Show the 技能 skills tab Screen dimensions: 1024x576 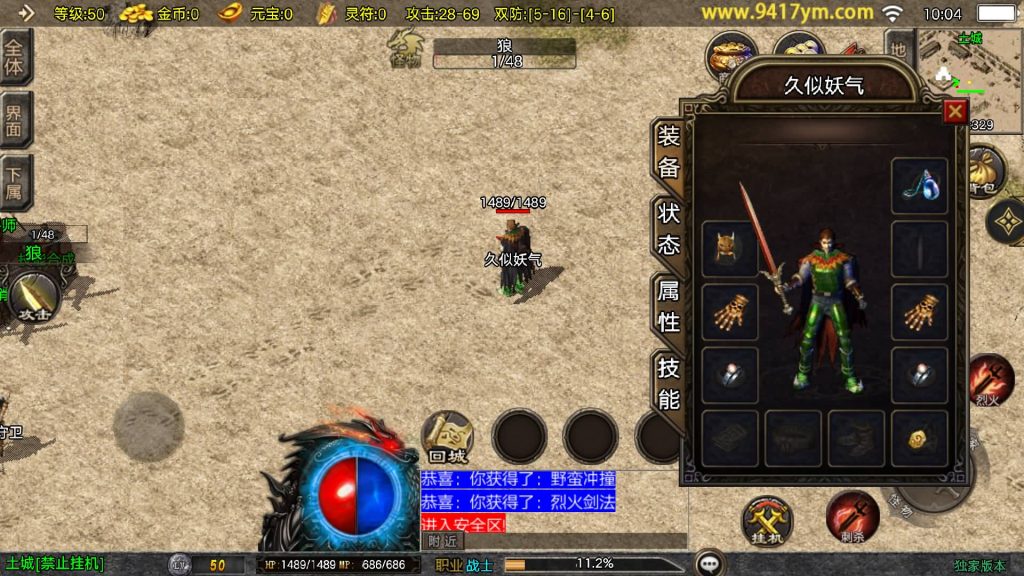669,383
